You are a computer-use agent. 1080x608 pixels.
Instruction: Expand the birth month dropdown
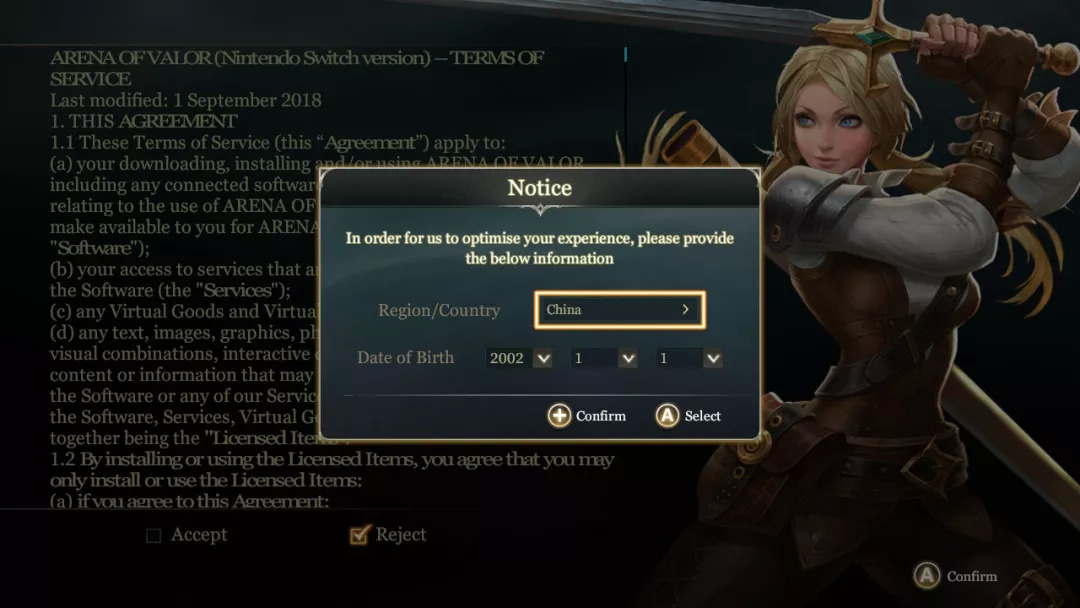pyautogui.click(x=604, y=358)
